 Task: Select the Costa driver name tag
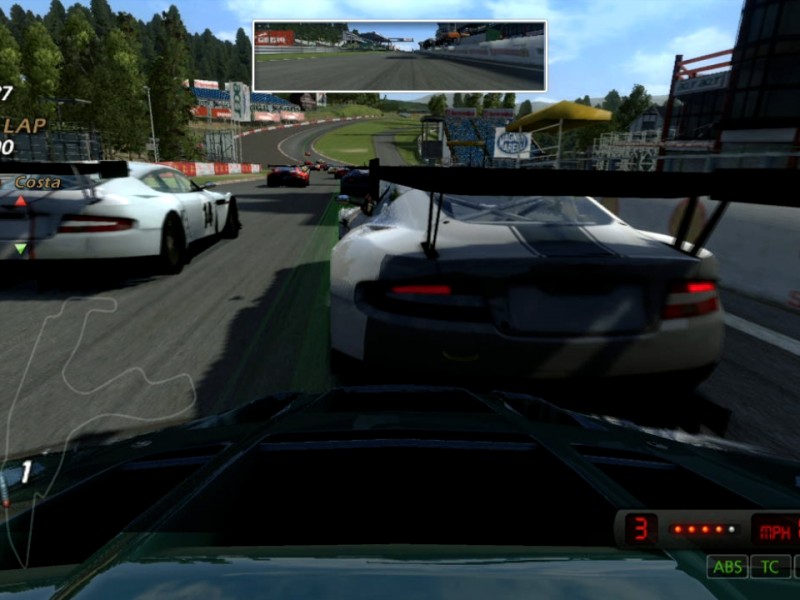pyautogui.click(x=37, y=183)
